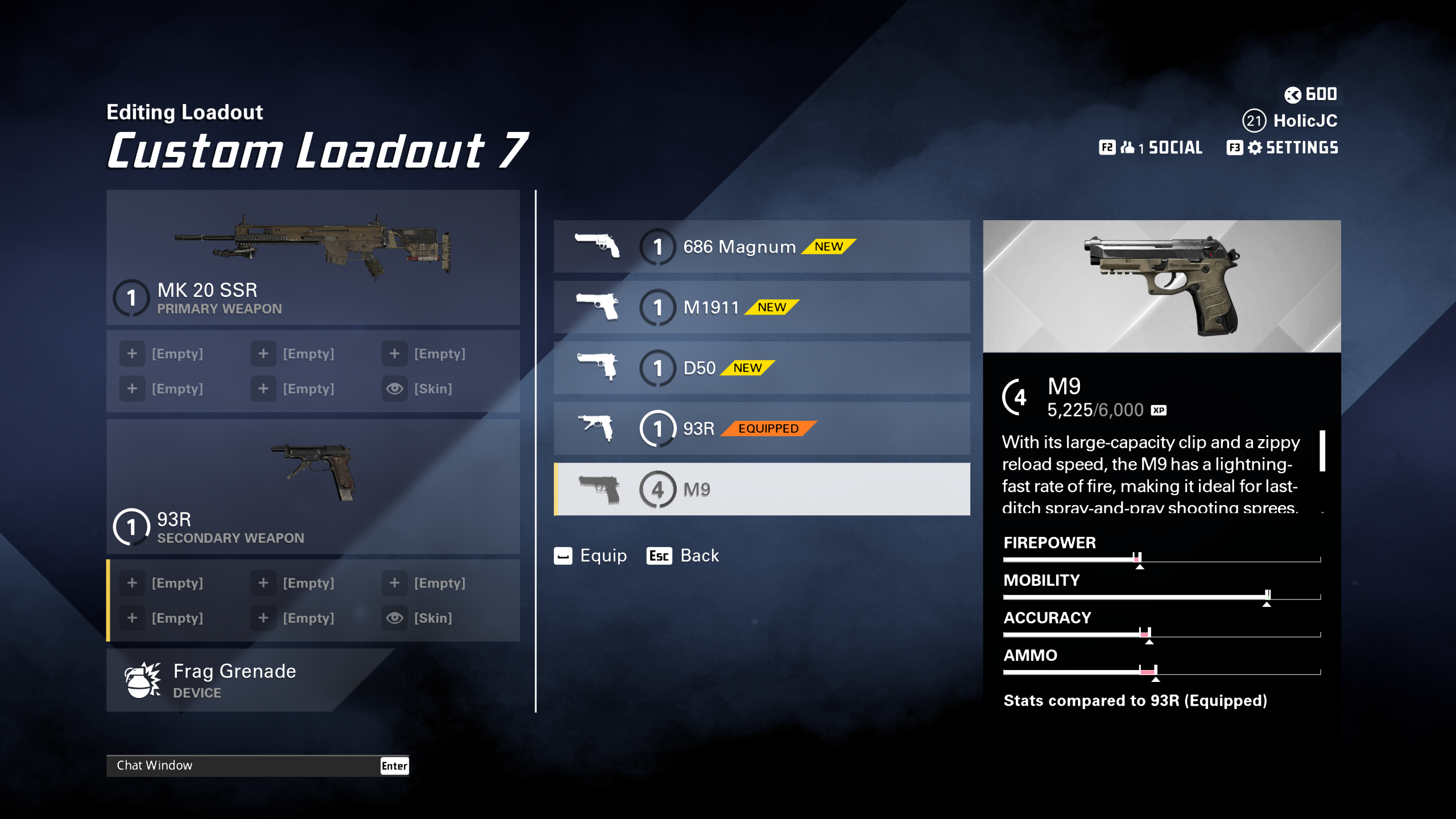Toggle the Skin view for the 93R
1456x819 pixels.
coord(395,618)
